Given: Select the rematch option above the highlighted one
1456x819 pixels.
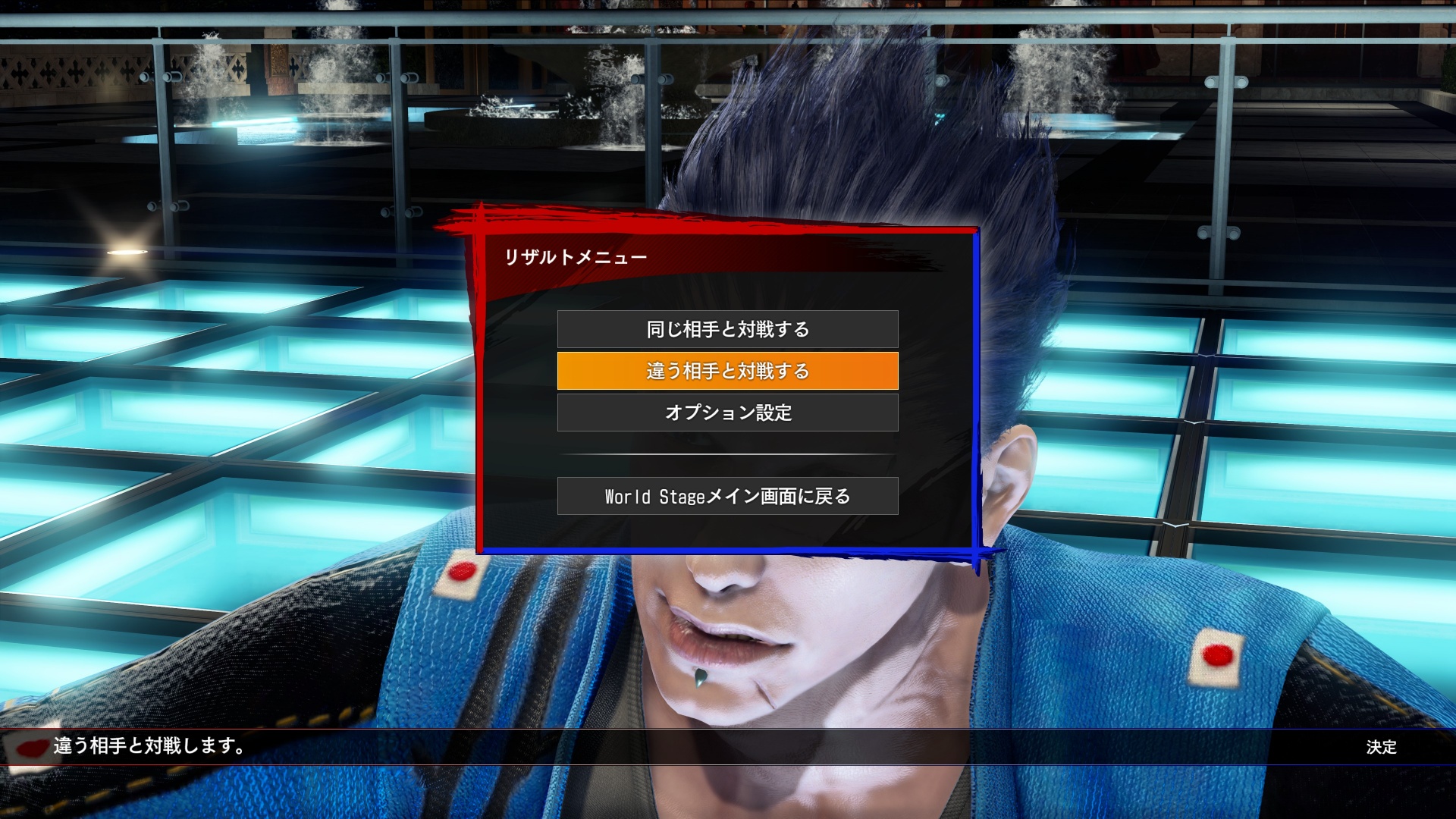Looking at the screenshot, I should pos(727,329).
